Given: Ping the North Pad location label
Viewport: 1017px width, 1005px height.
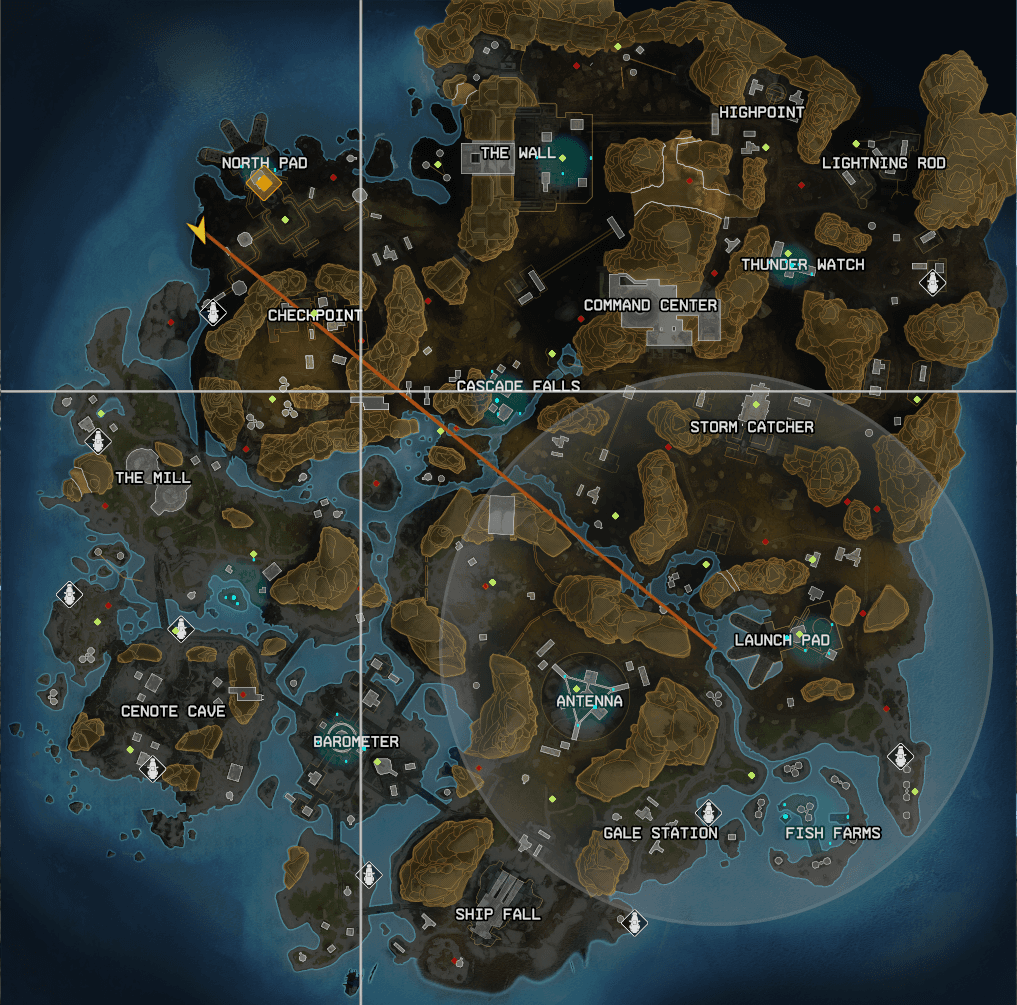Looking at the screenshot, I should [x=264, y=163].
